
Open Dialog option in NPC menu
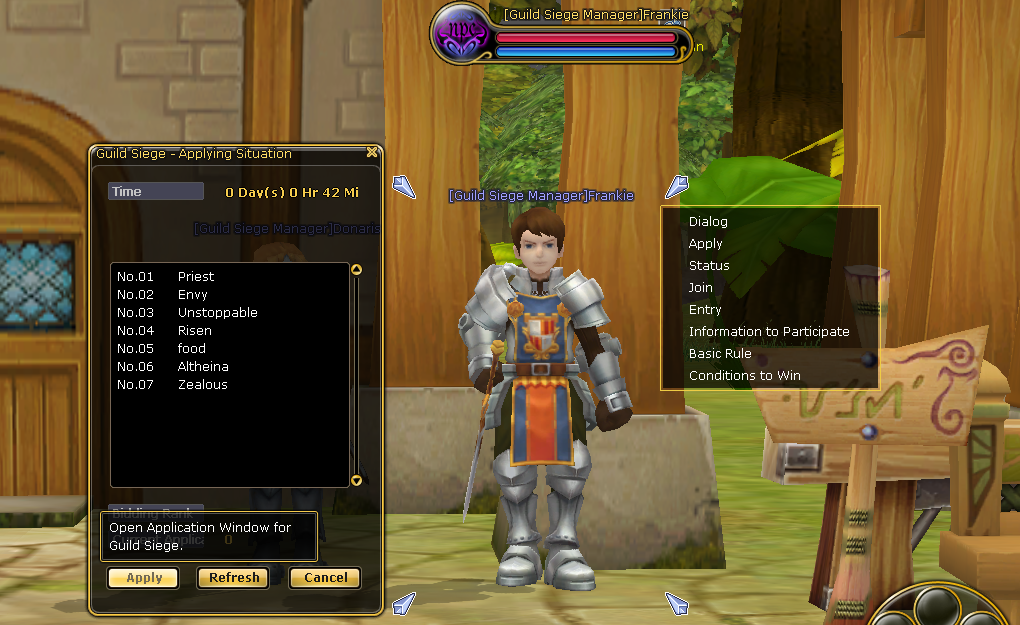coord(708,222)
